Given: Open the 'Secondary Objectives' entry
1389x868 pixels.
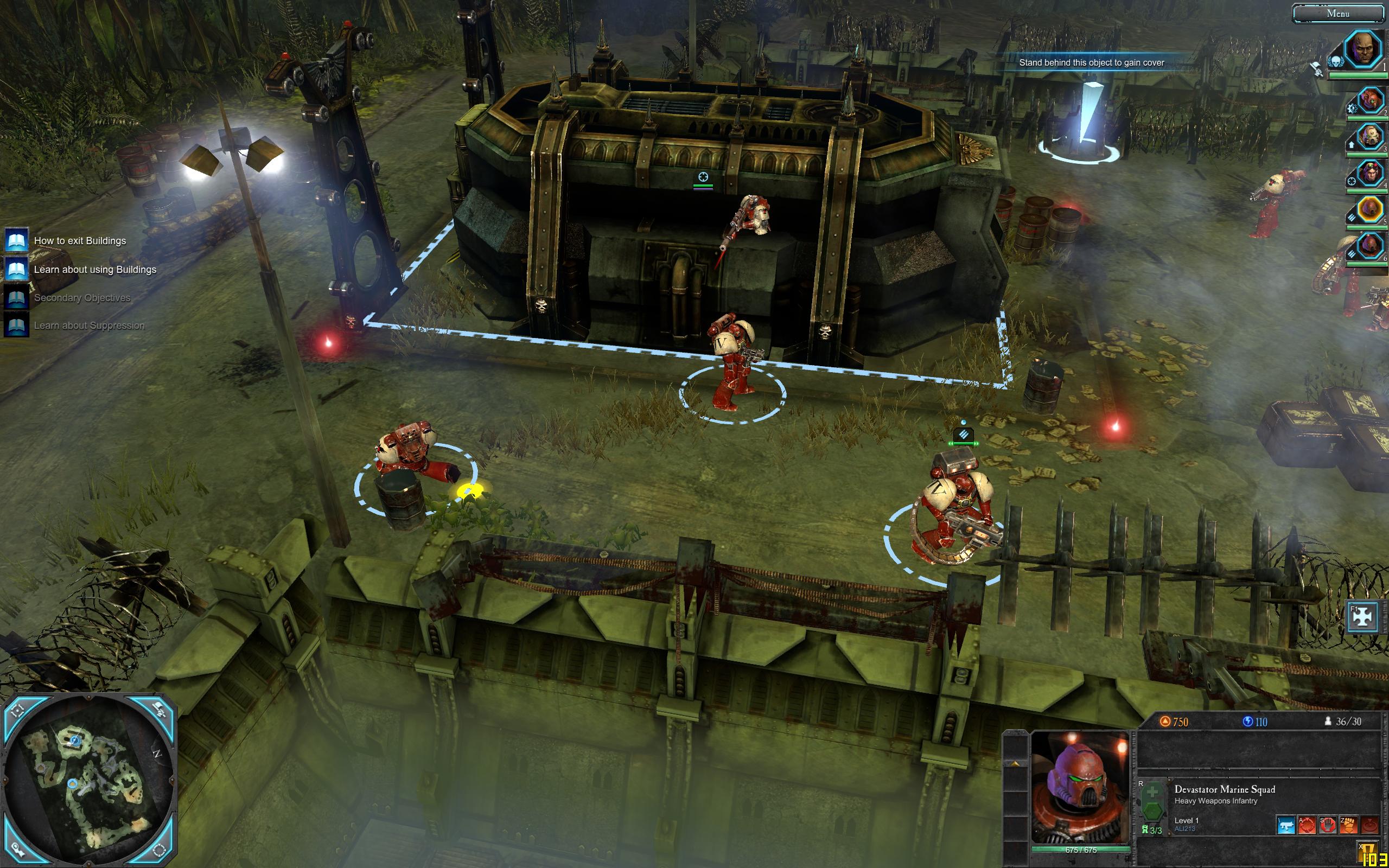Looking at the screenshot, I should pyautogui.click(x=81, y=297).
